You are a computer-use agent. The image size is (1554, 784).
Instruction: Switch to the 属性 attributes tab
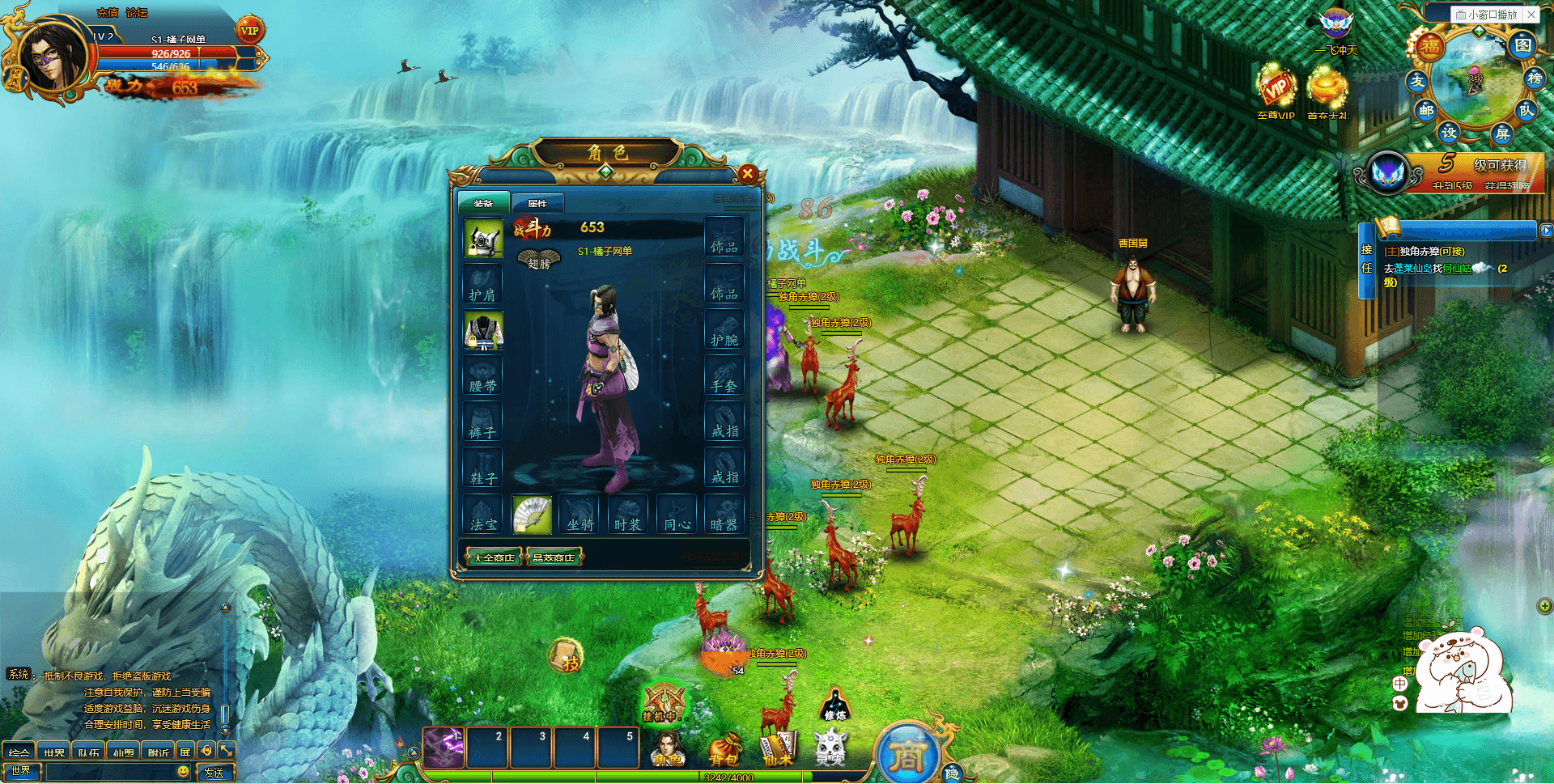tap(537, 203)
